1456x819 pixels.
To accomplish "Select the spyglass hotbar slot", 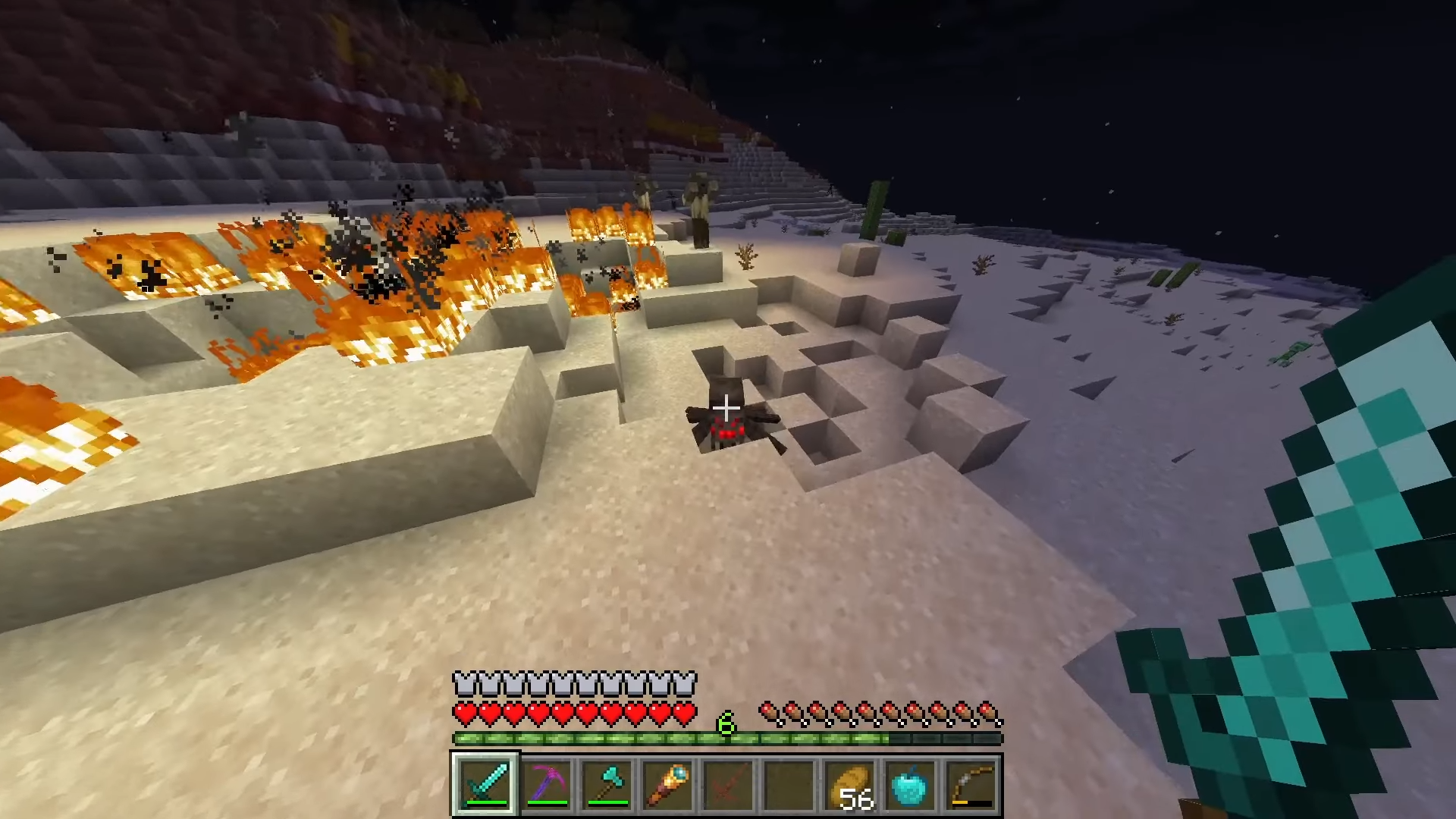I will pyautogui.click(x=667, y=784).
